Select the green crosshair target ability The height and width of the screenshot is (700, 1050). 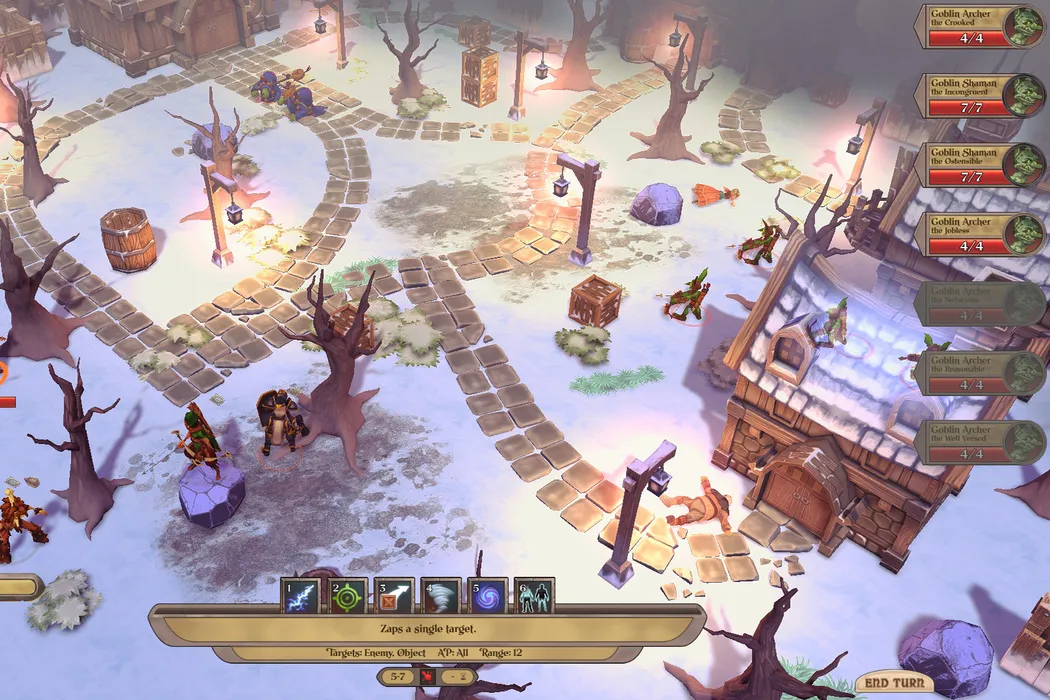coord(348,596)
